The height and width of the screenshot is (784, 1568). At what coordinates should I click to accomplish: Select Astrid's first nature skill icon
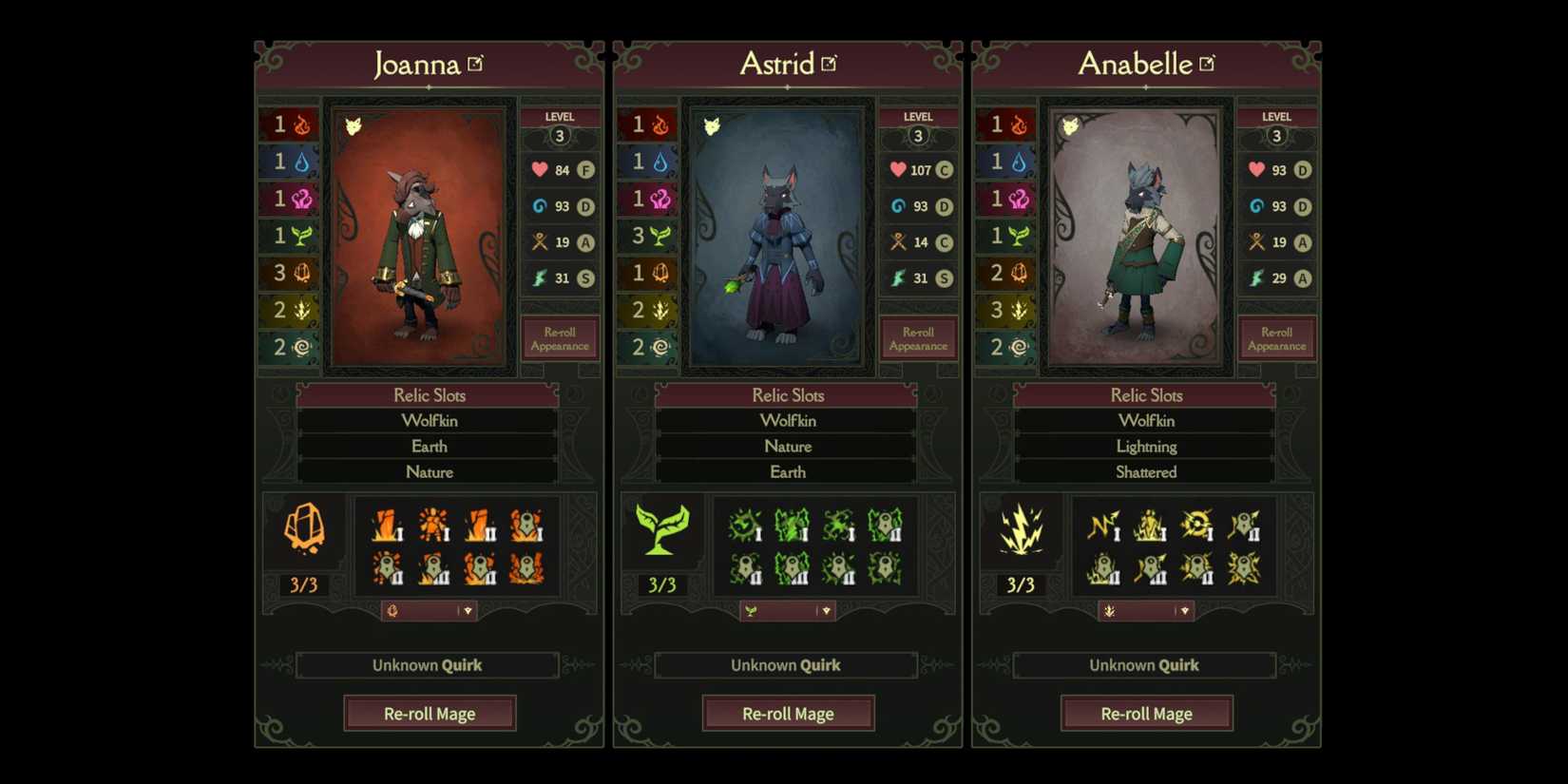[x=745, y=524]
